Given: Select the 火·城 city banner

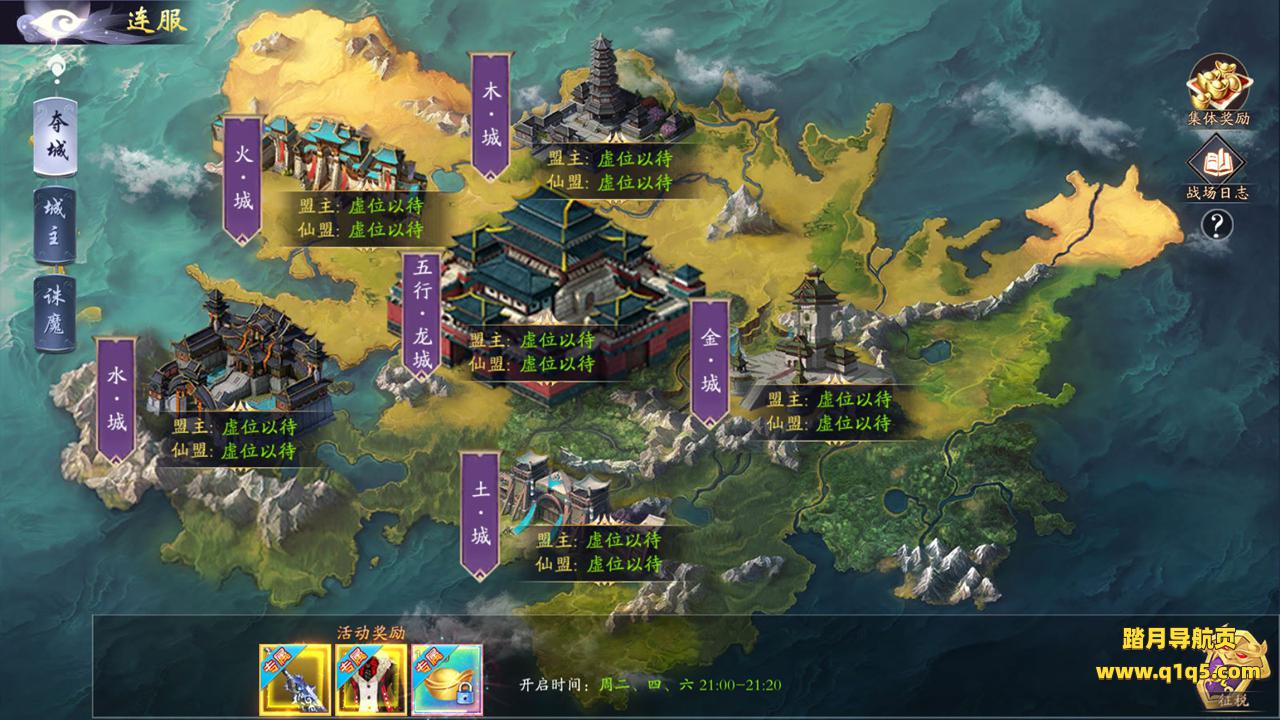Looking at the screenshot, I should tap(243, 181).
